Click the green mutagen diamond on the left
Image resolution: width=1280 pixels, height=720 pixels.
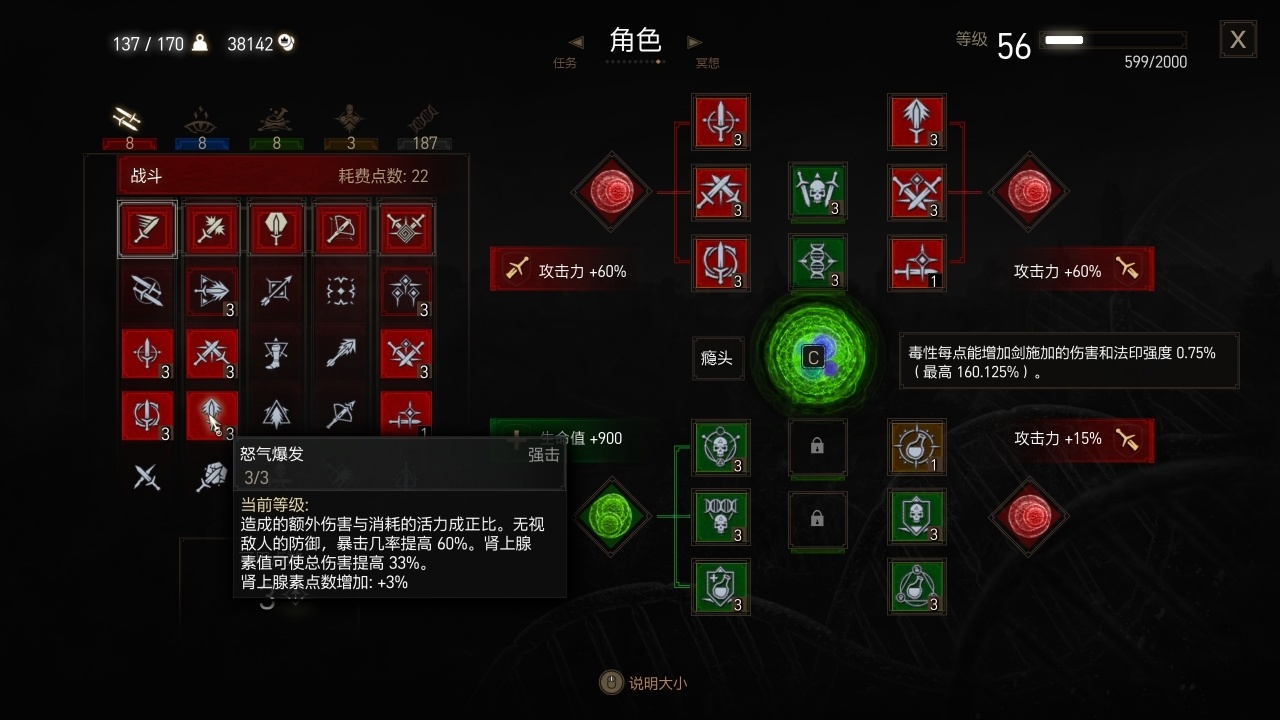(611, 518)
